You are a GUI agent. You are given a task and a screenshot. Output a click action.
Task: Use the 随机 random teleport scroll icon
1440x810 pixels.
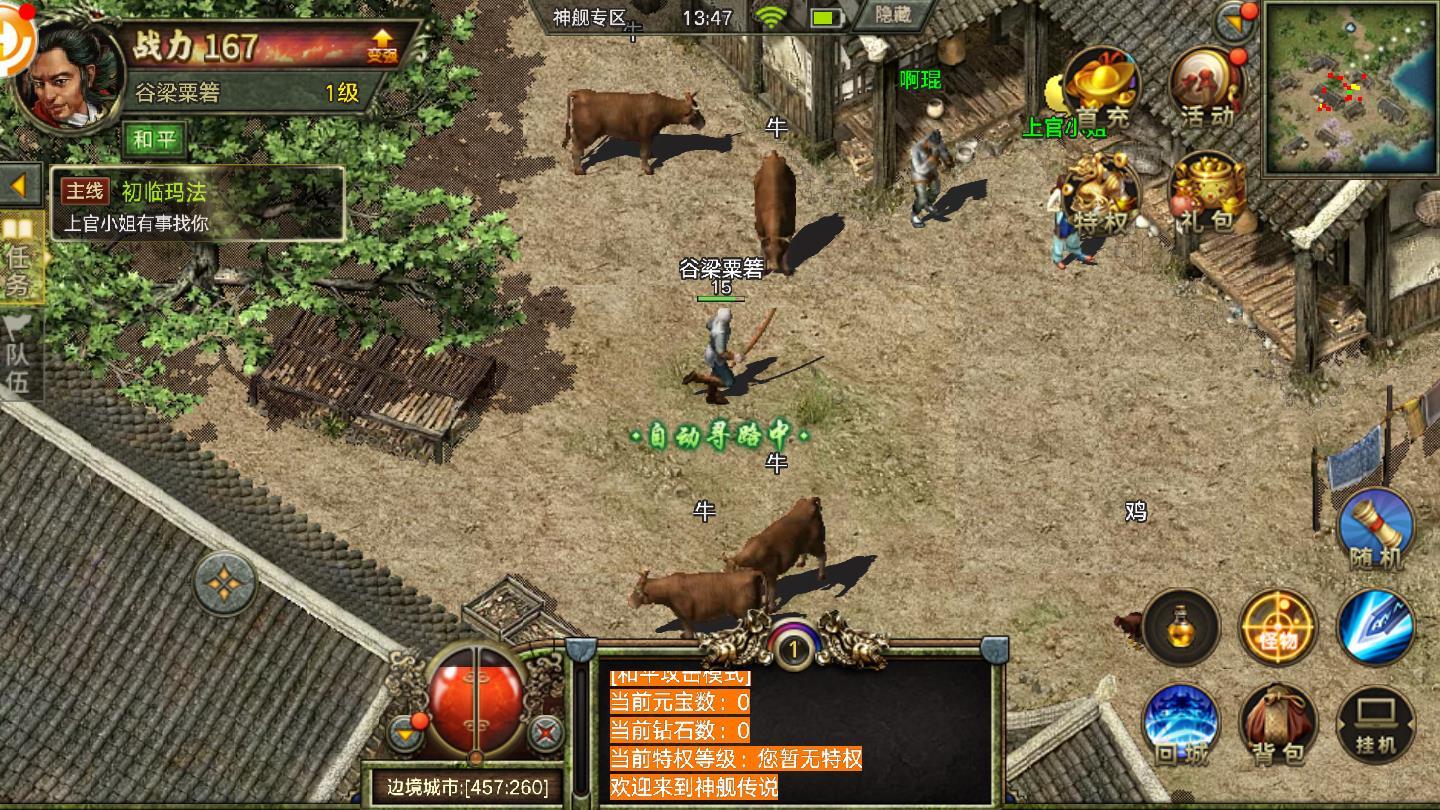(1377, 531)
